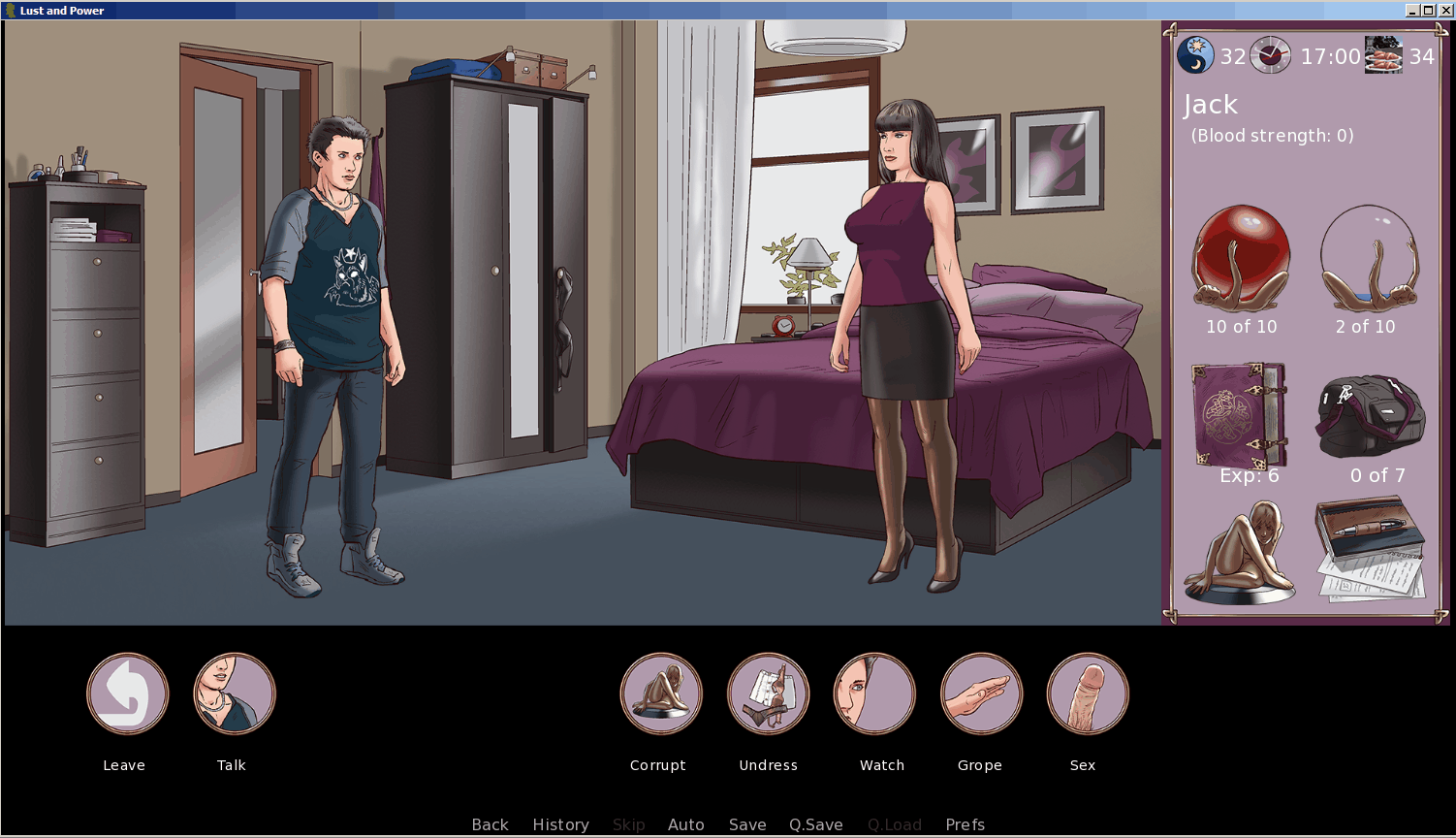Quick save with Q.Save
Image resolution: width=1456 pixels, height=838 pixels.
click(x=815, y=824)
